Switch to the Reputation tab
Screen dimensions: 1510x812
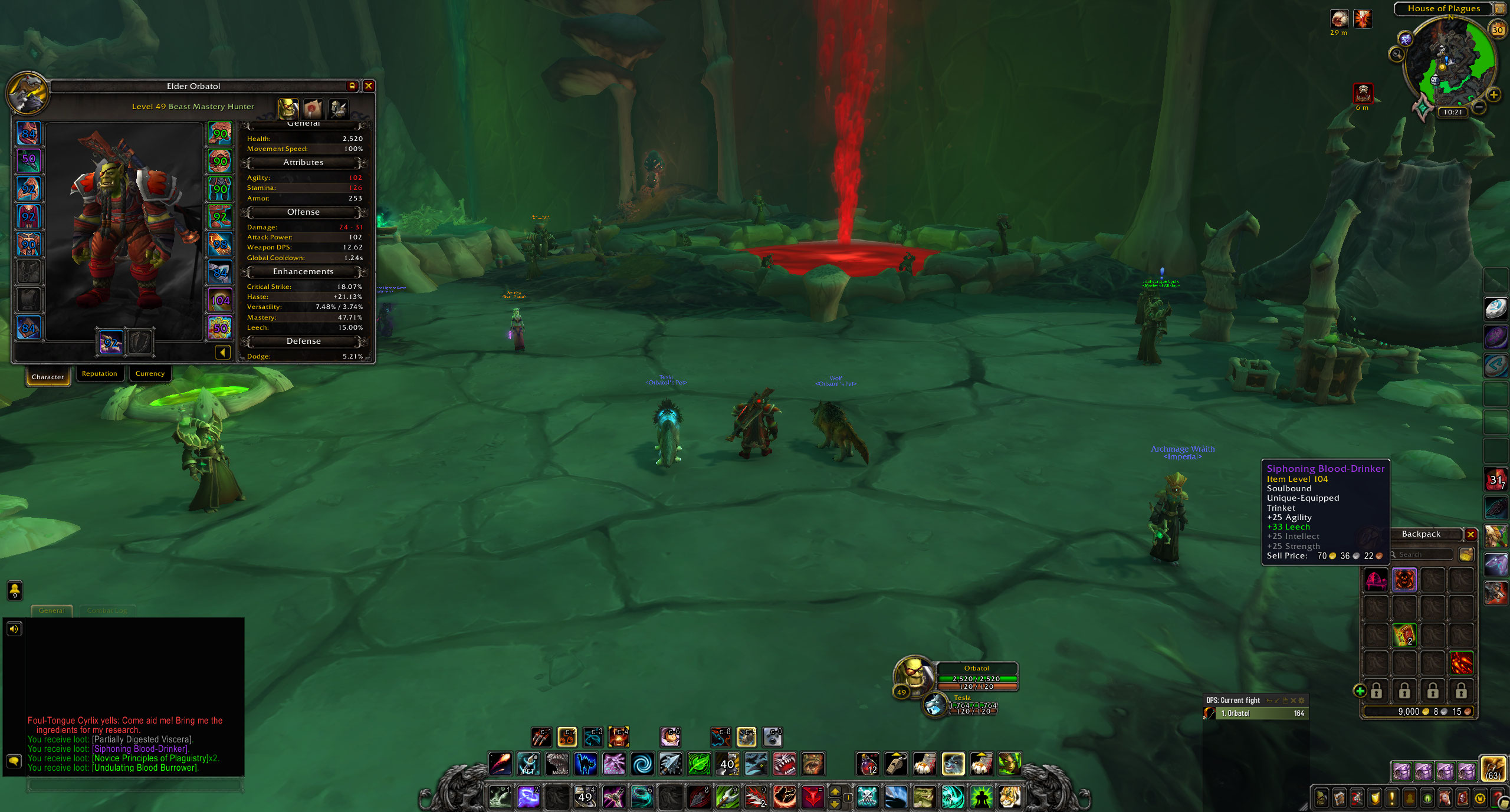[x=99, y=374]
